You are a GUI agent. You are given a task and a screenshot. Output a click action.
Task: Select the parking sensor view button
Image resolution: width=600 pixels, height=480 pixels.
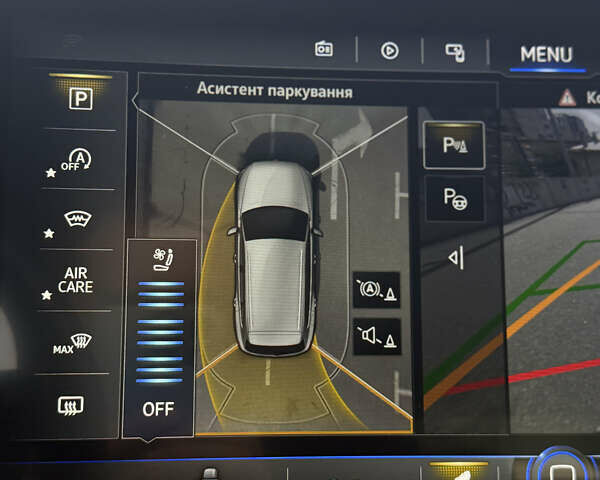(454, 144)
